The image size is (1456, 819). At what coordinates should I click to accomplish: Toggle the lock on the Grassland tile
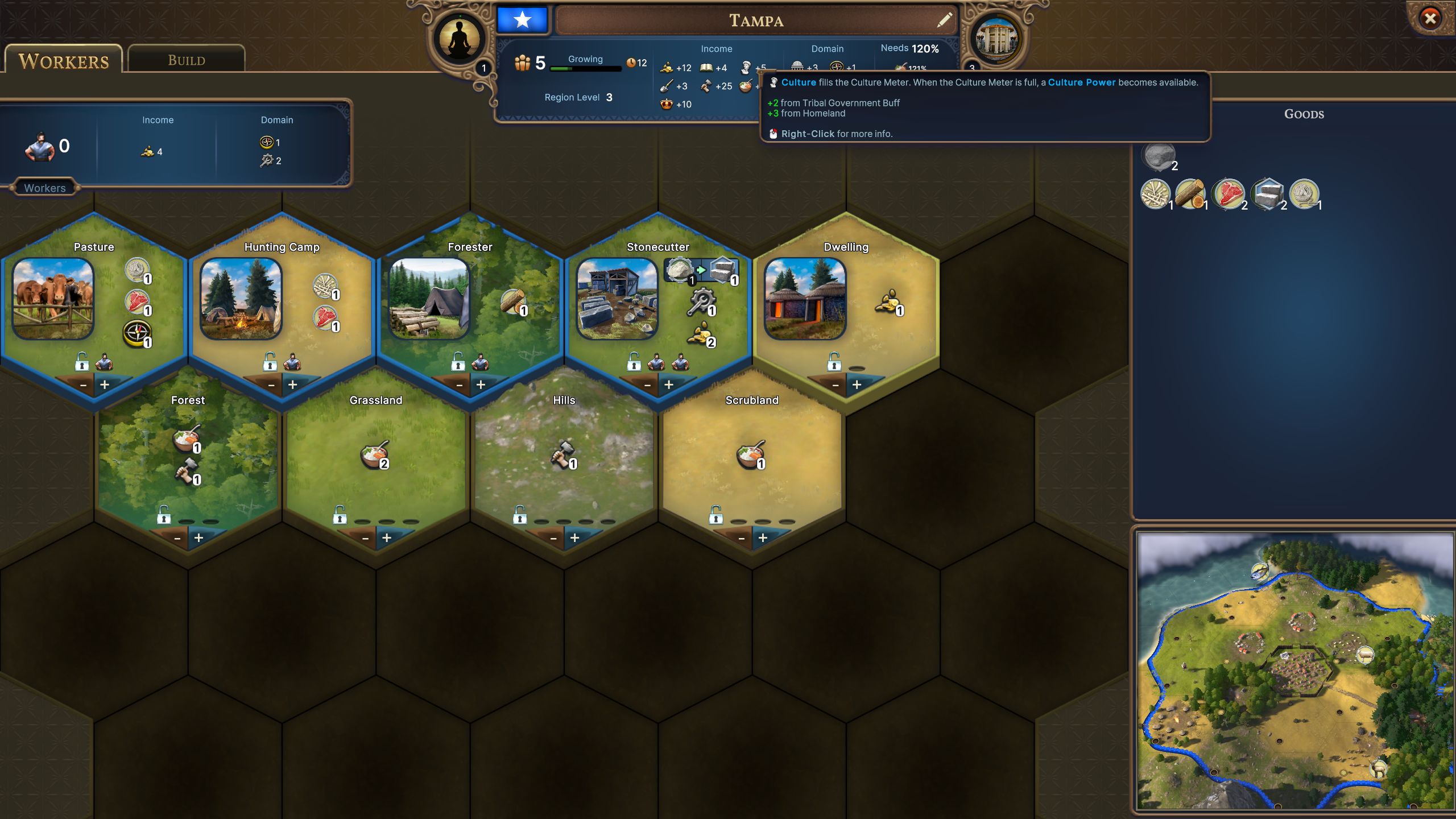click(x=340, y=514)
